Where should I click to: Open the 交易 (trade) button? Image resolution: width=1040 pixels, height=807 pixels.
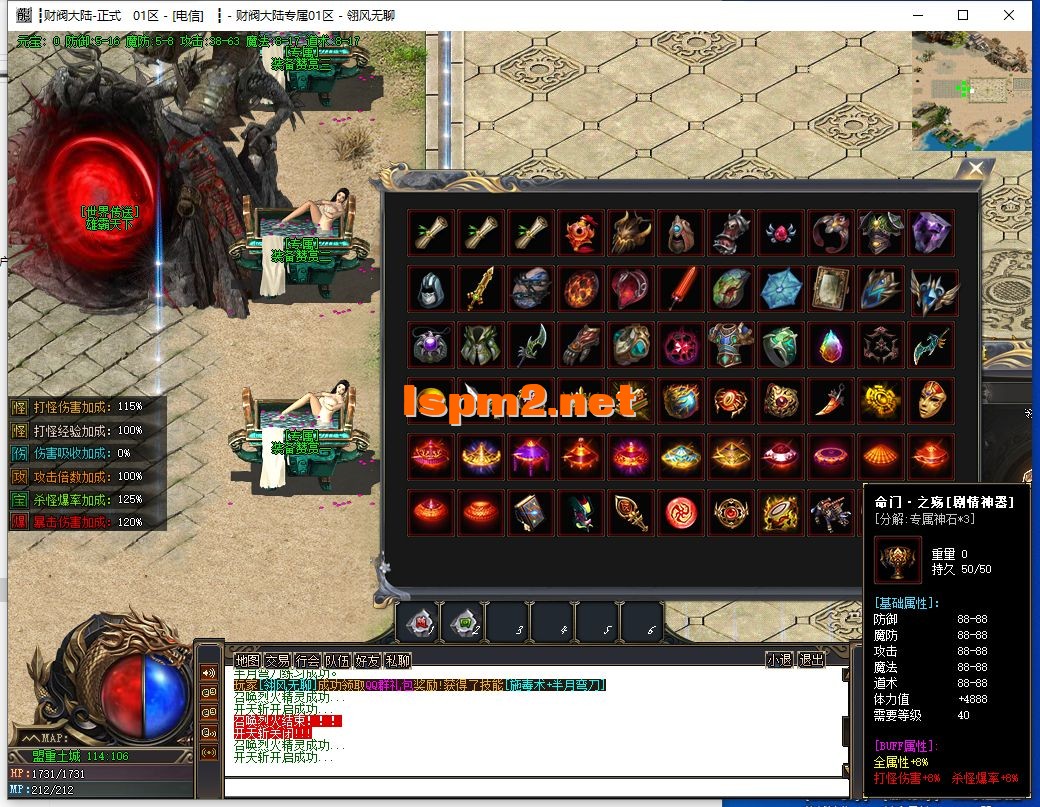coord(277,660)
